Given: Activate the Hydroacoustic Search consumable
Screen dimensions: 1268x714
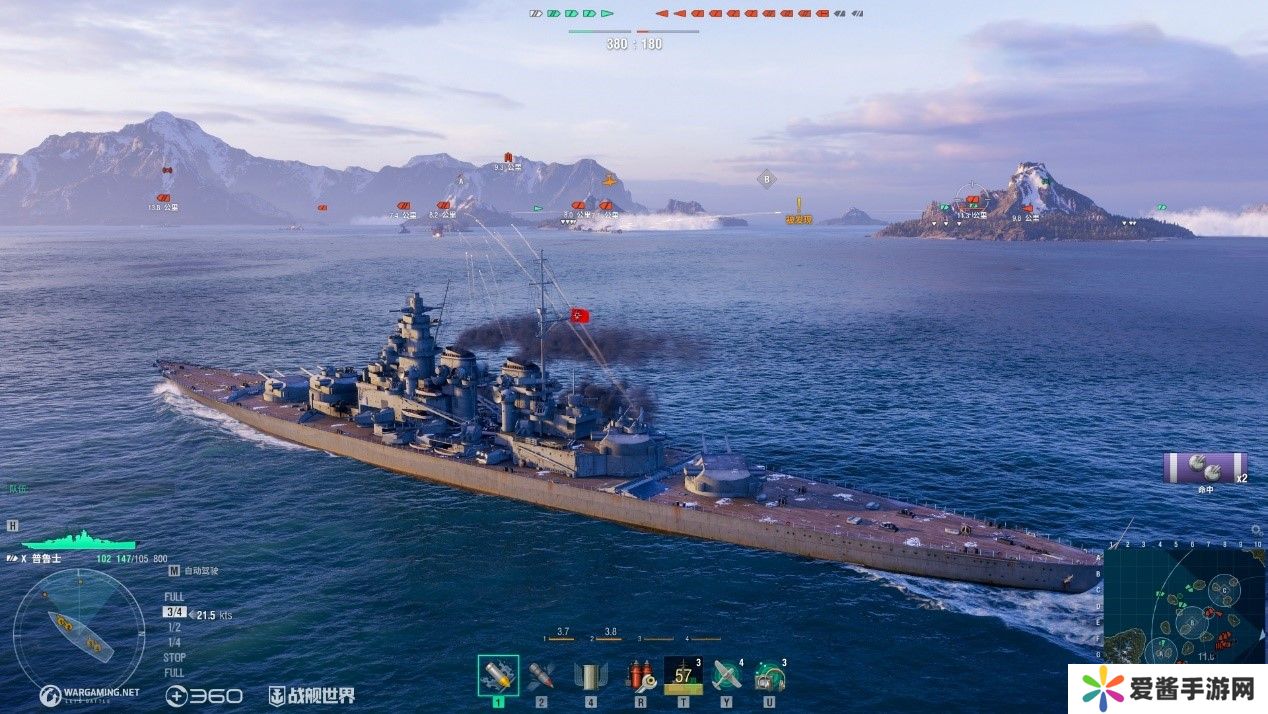Looking at the screenshot, I should point(770,676).
